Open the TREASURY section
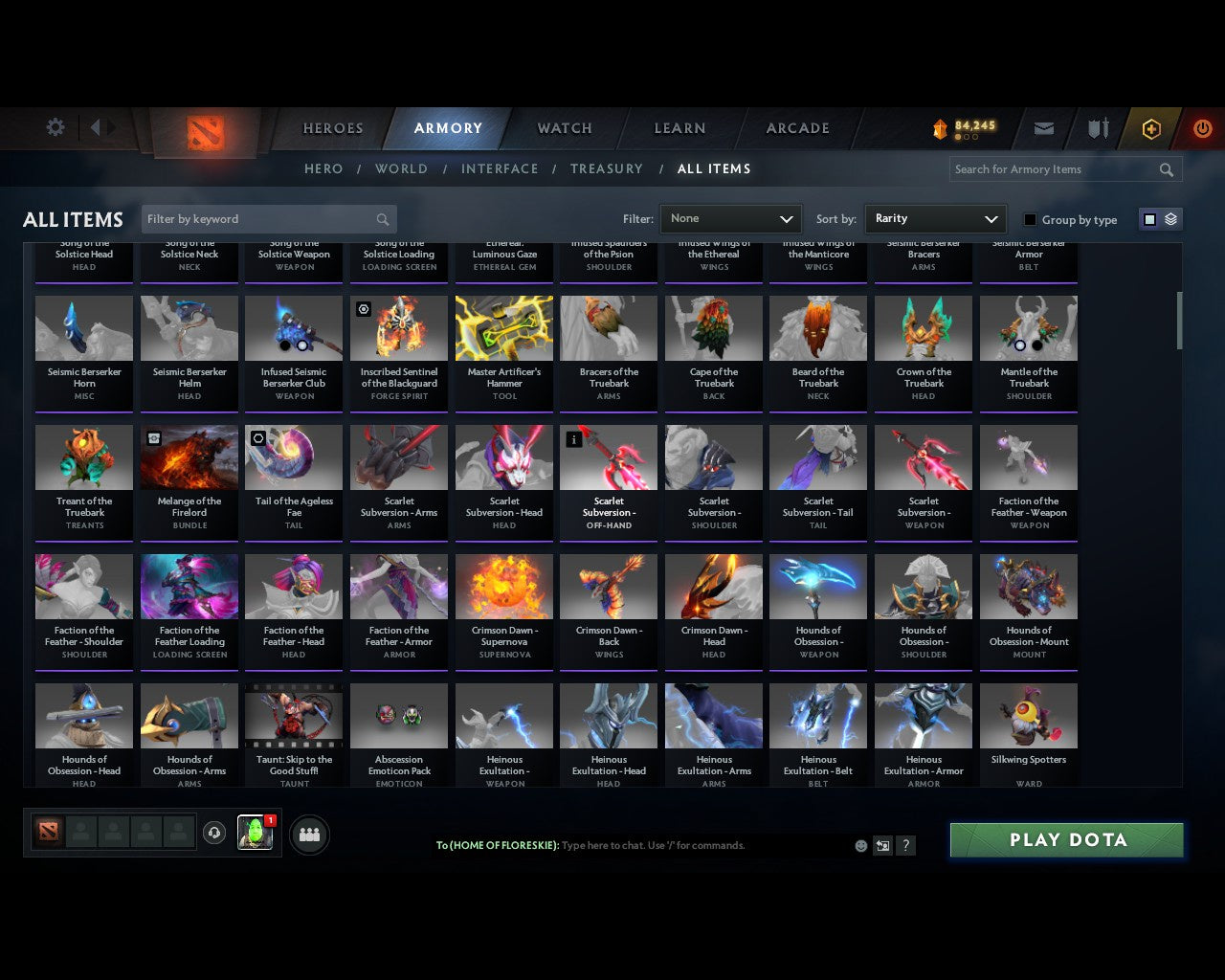Image resolution: width=1225 pixels, height=980 pixels. (x=607, y=168)
